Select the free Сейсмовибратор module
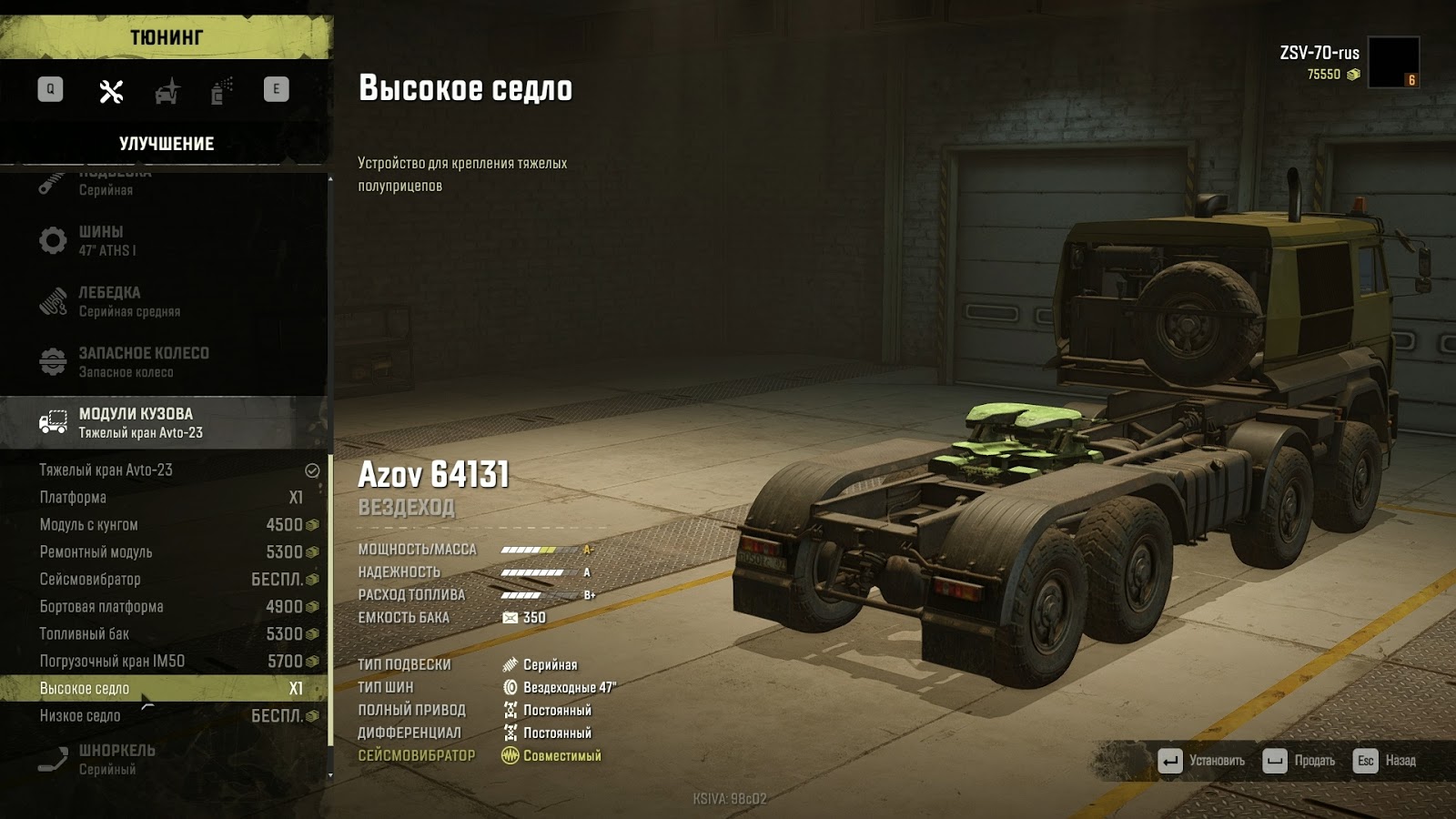This screenshot has width=1456, height=819. tap(164, 580)
